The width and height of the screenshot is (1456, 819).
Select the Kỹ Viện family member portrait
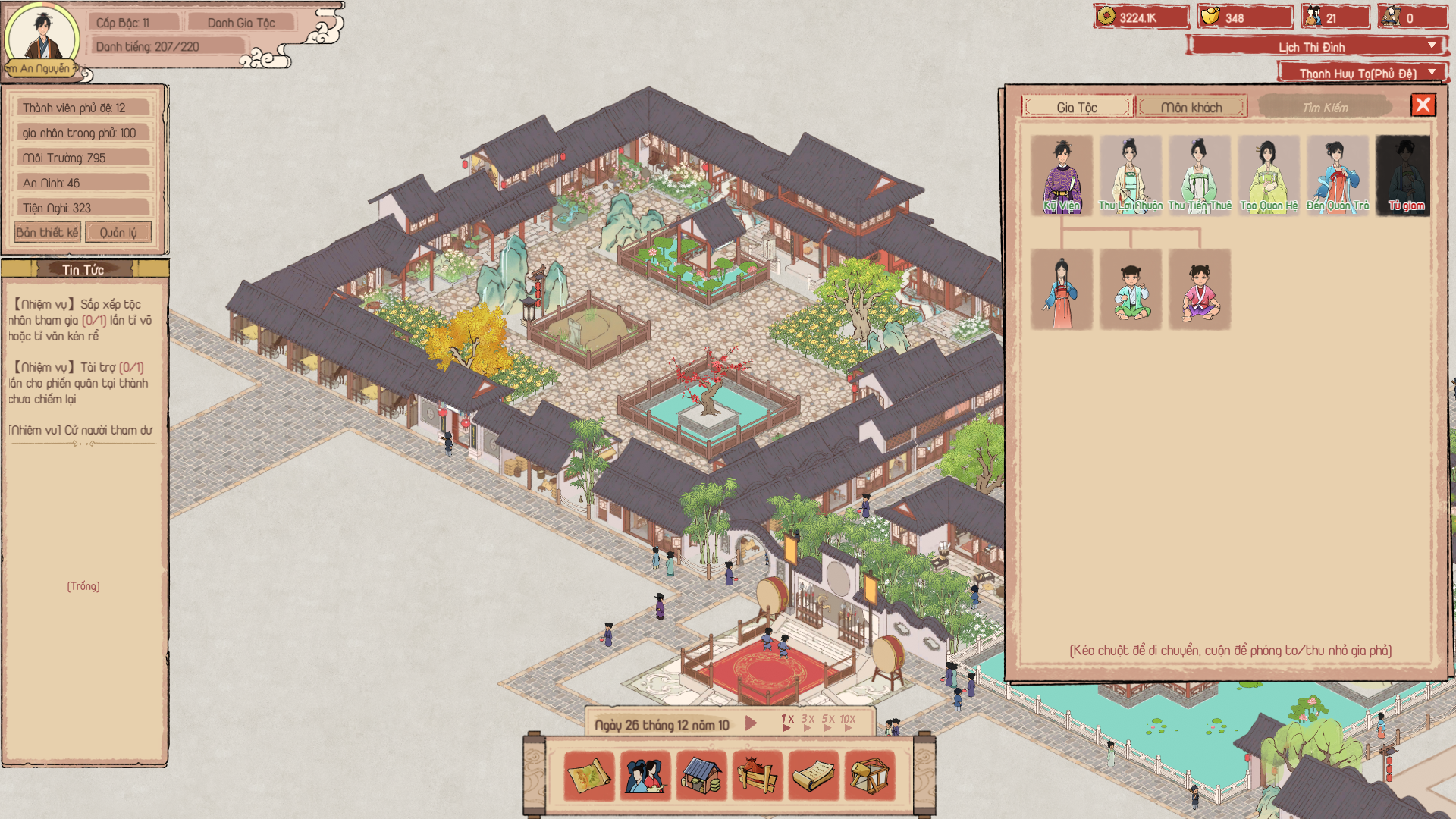tap(1062, 175)
